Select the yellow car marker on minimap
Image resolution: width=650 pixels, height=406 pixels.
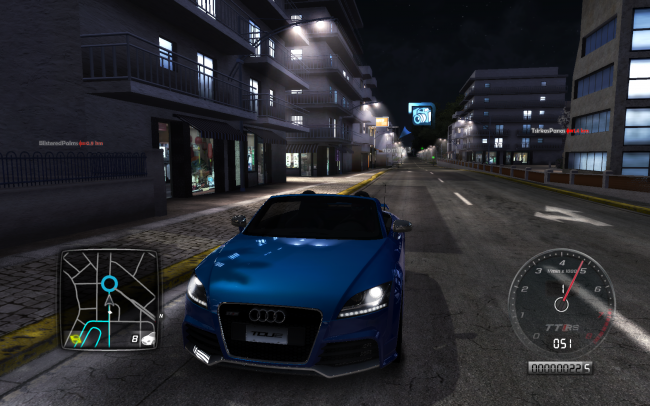75,339
